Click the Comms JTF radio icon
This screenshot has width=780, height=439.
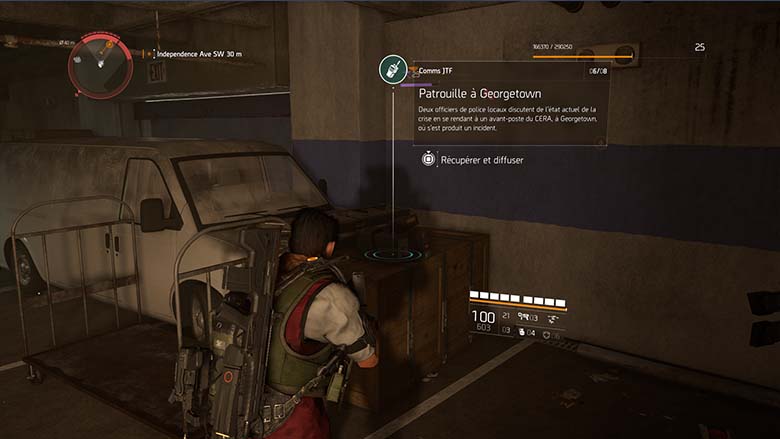tap(393, 70)
